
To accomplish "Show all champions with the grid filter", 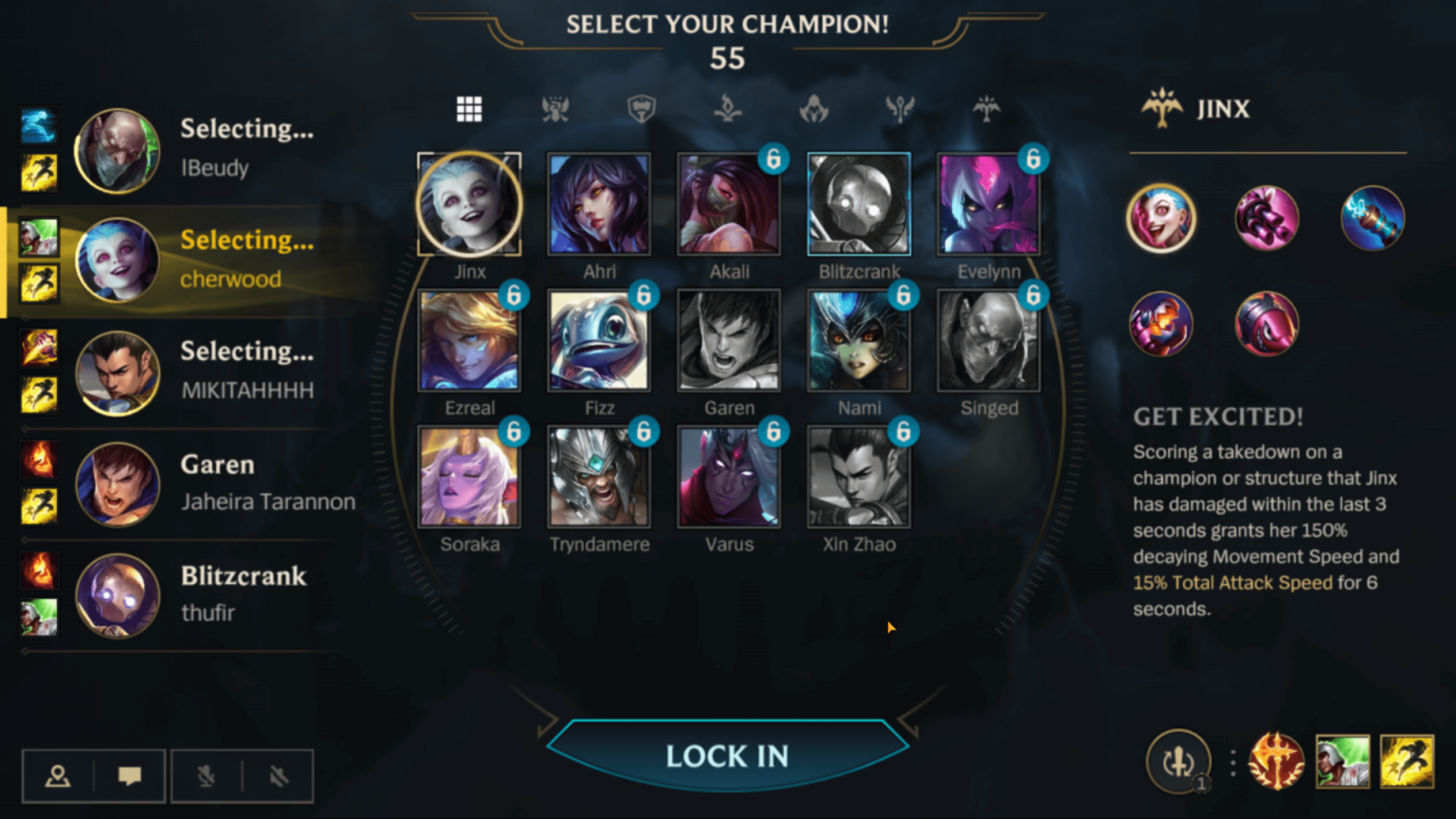I will click(x=469, y=109).
